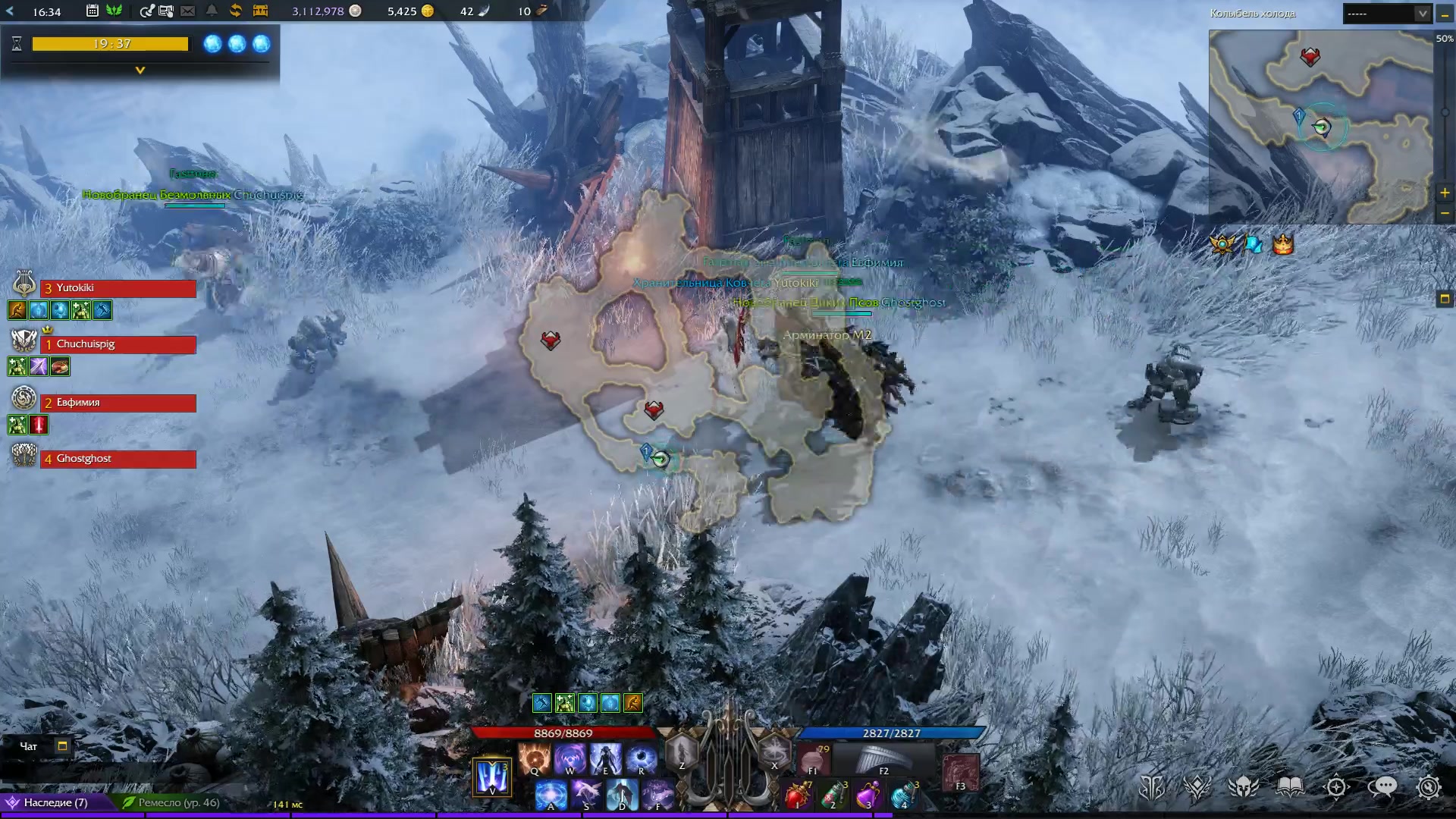Select party member Chuchuispig's frame

tap(118, 344)
